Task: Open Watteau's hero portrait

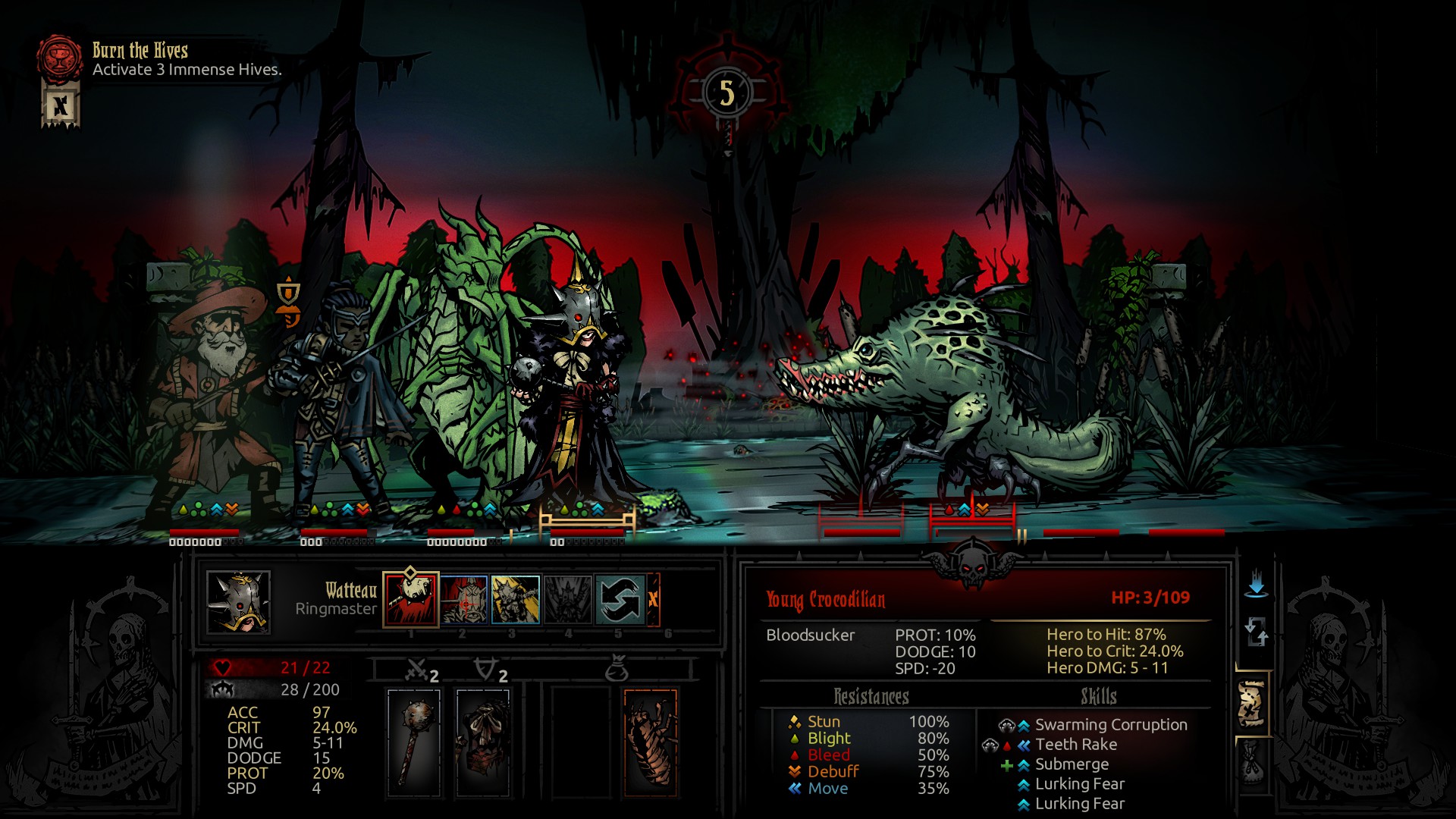Action: 238,602
